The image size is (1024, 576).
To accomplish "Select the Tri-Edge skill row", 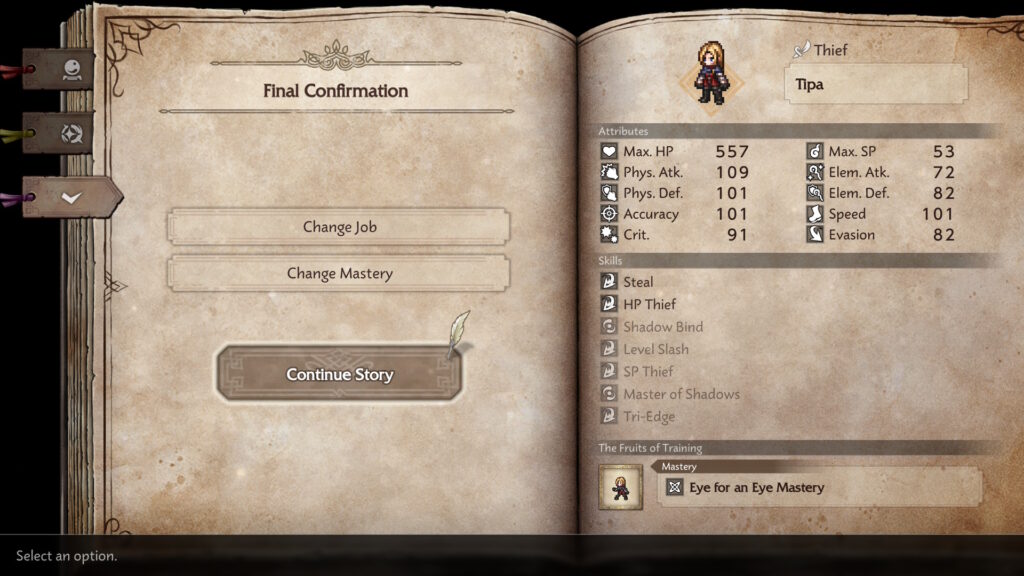I will [x=649, y=417].
